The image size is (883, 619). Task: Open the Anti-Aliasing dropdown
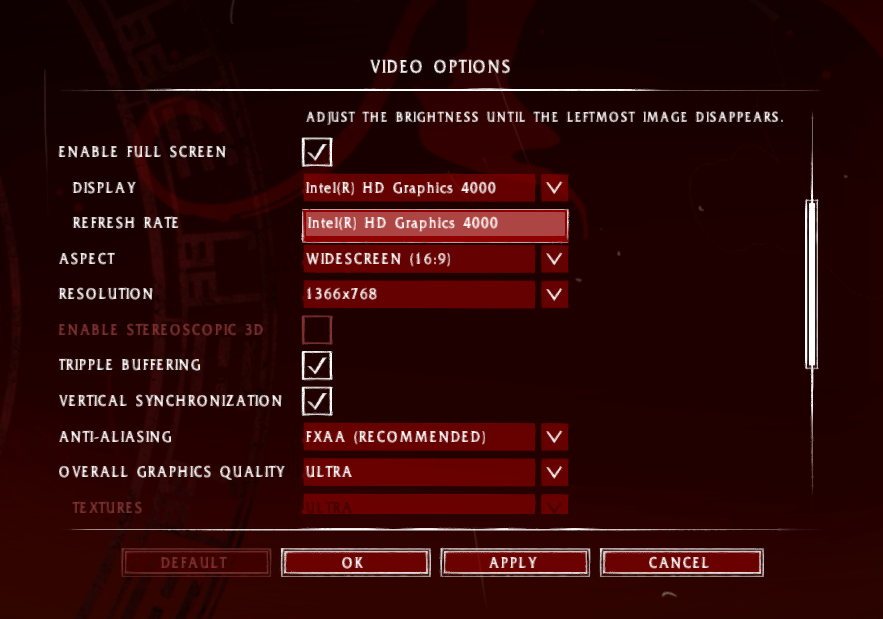pos(554,437)
